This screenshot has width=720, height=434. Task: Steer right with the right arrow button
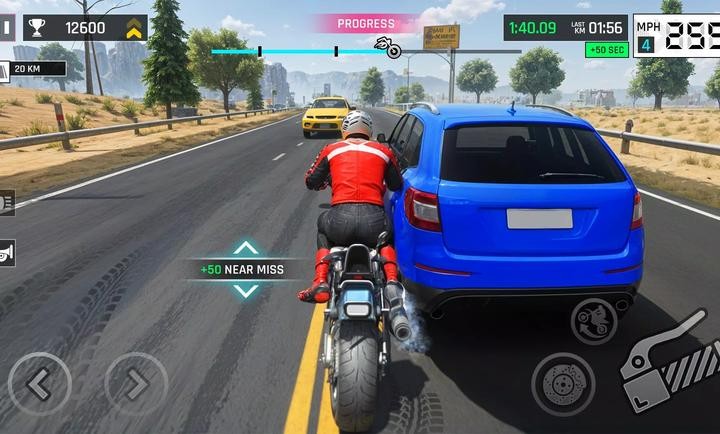coord(136,384)
